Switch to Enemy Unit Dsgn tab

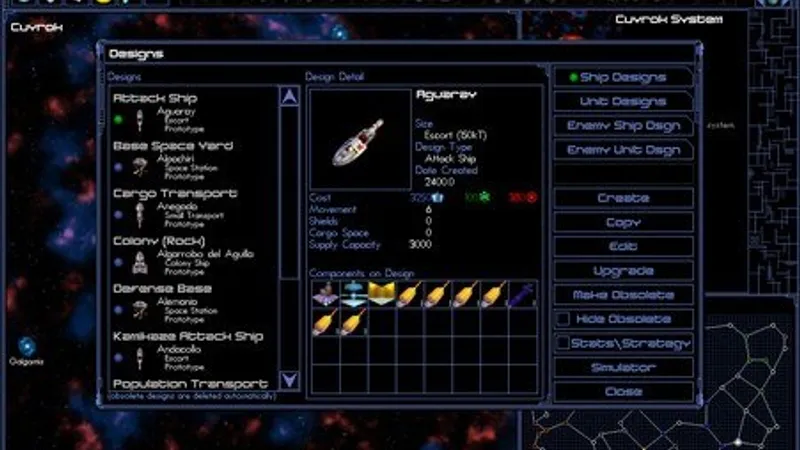pyautogui.click(x=622, y=150)
